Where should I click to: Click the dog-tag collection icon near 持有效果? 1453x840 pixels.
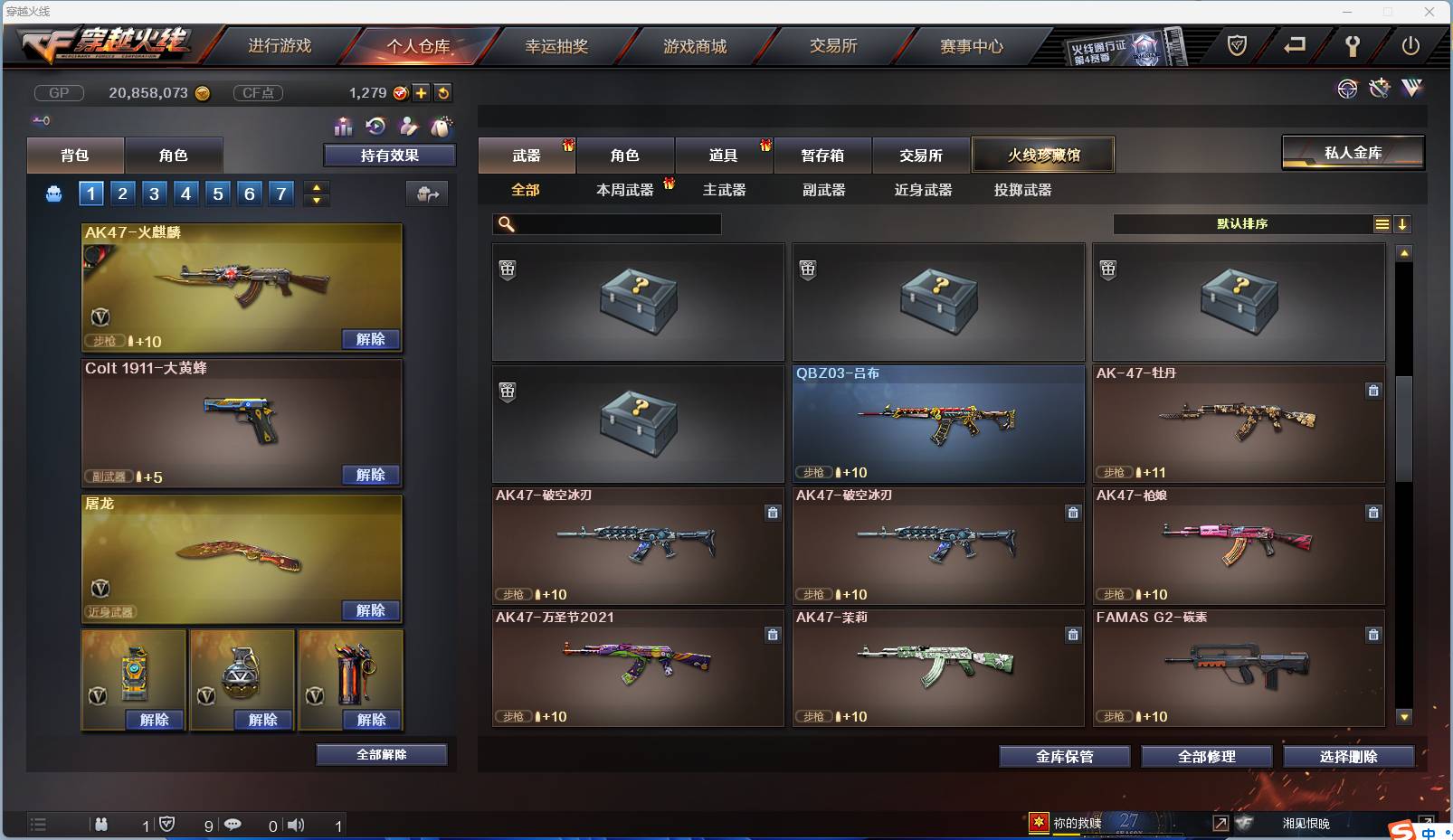pyautogui.click(x=441, y=127)
